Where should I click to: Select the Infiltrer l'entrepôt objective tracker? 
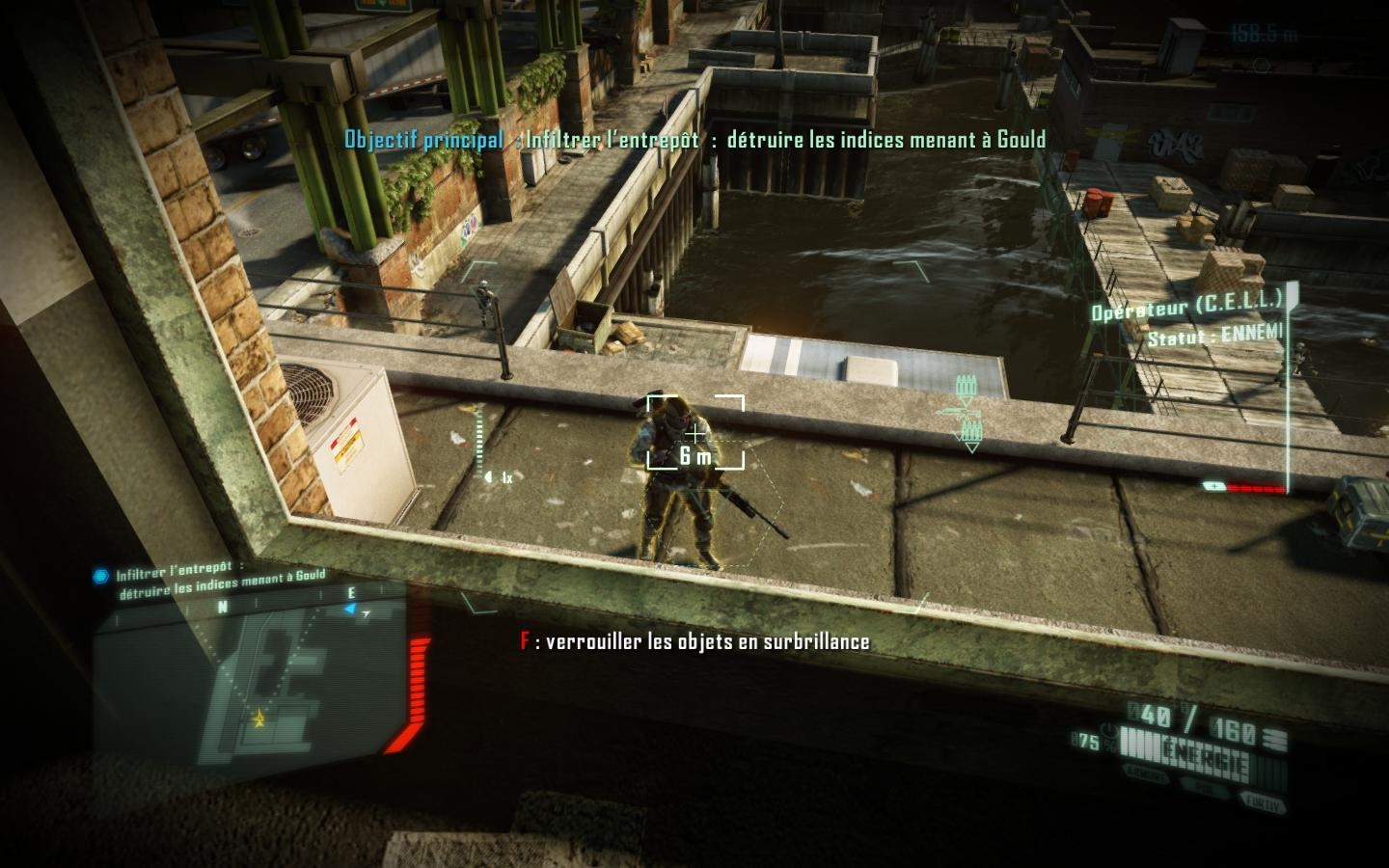point(220,582)
